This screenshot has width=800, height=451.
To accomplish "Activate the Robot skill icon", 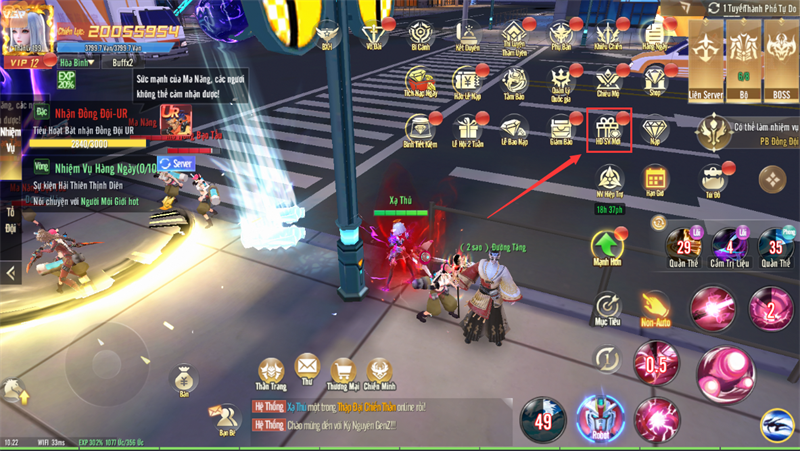I will [x=600, y=414].
